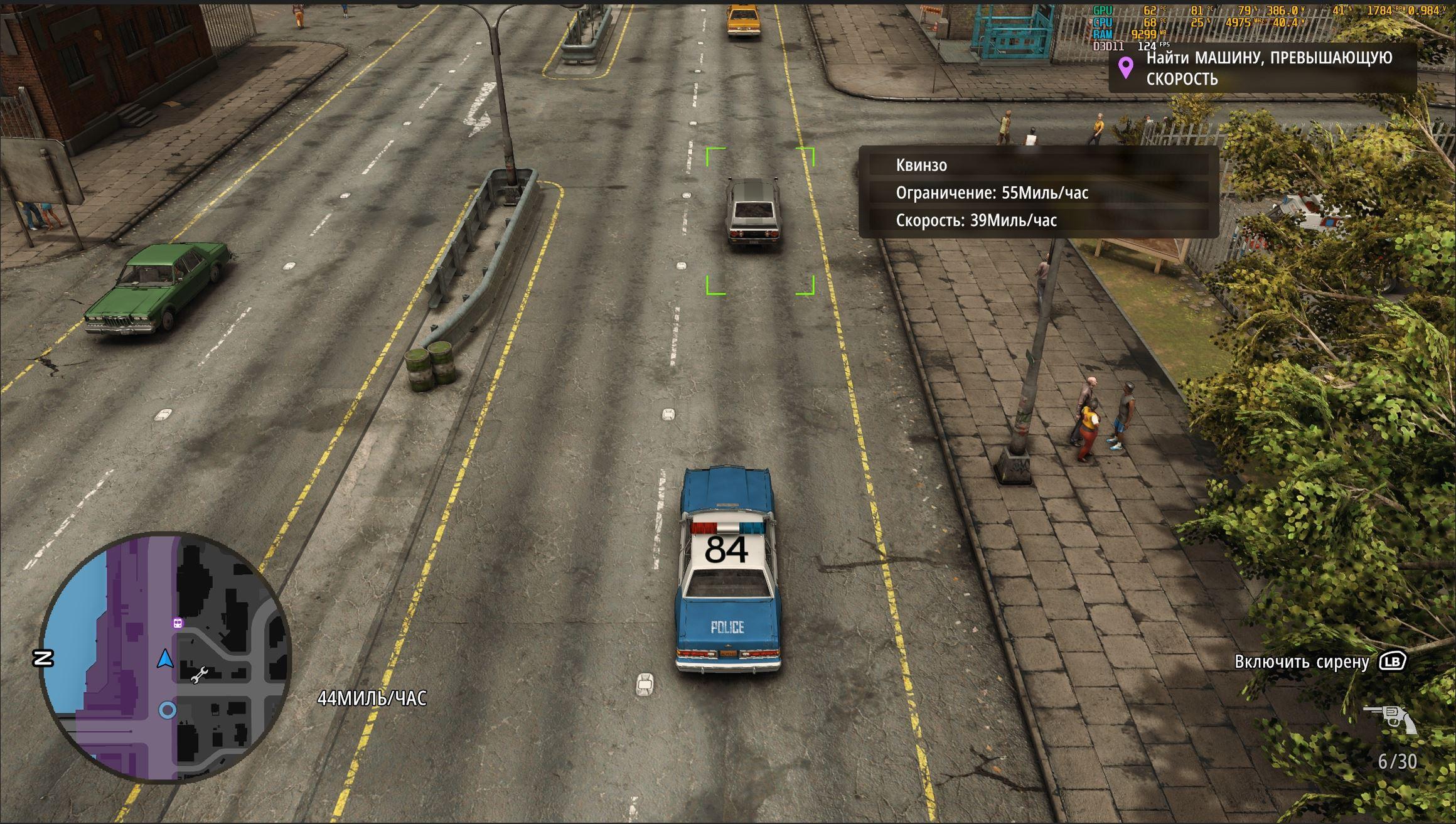Click the circular minimap

tap(165, 657)
